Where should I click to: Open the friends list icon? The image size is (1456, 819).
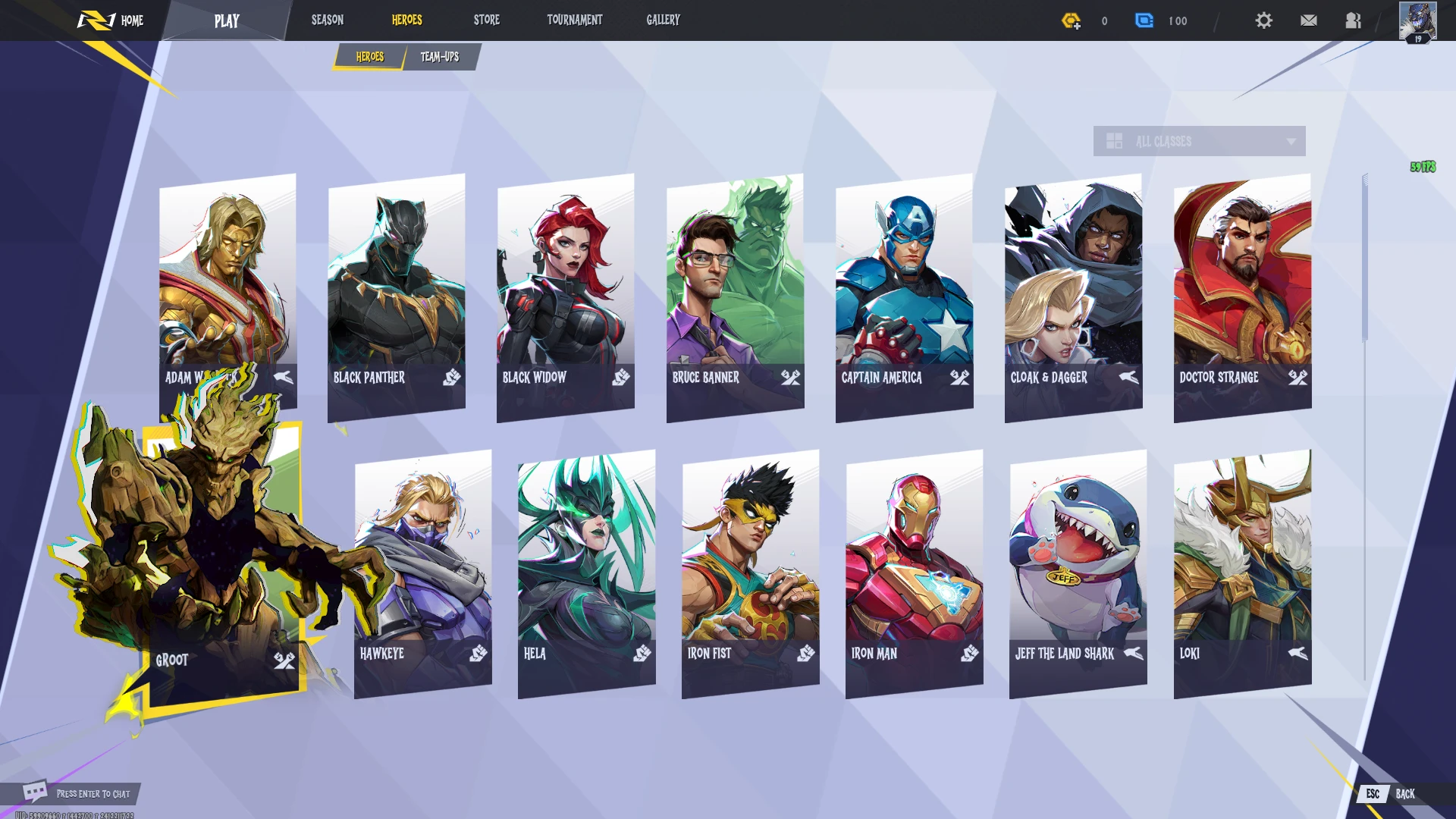coord(1354,20)
